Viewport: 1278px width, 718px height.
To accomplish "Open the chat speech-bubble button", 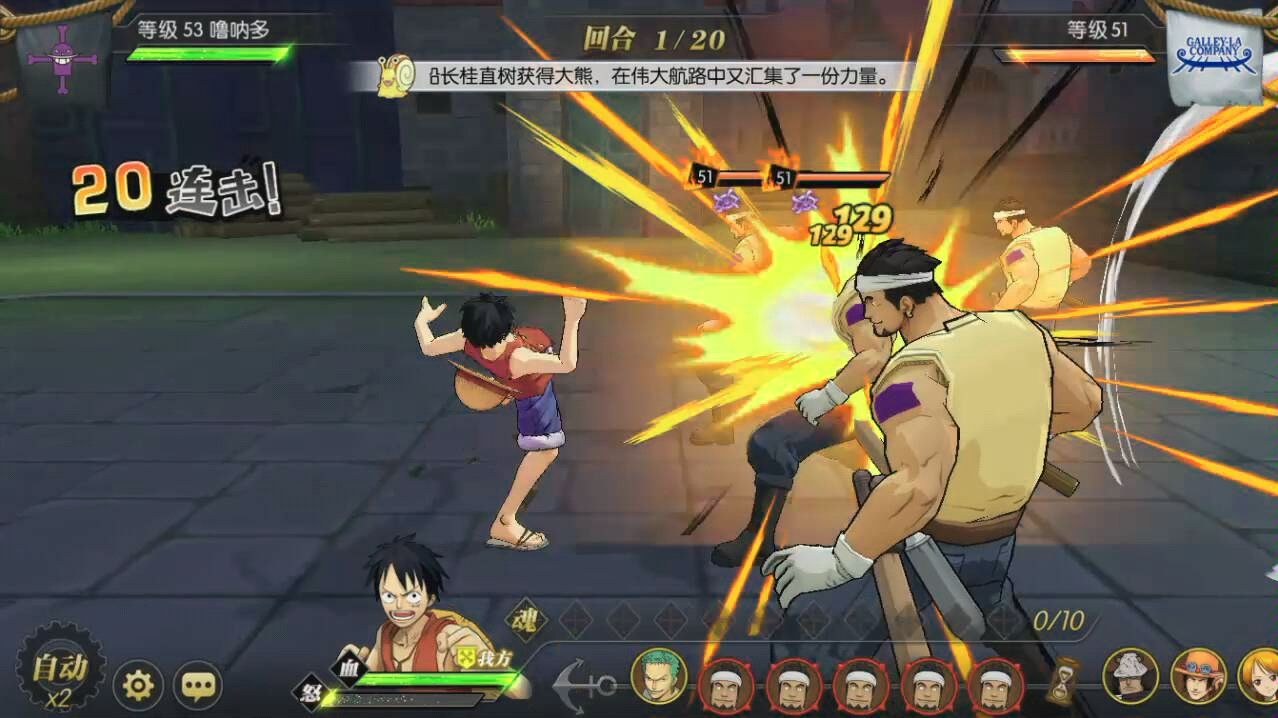I will point(198,685).
